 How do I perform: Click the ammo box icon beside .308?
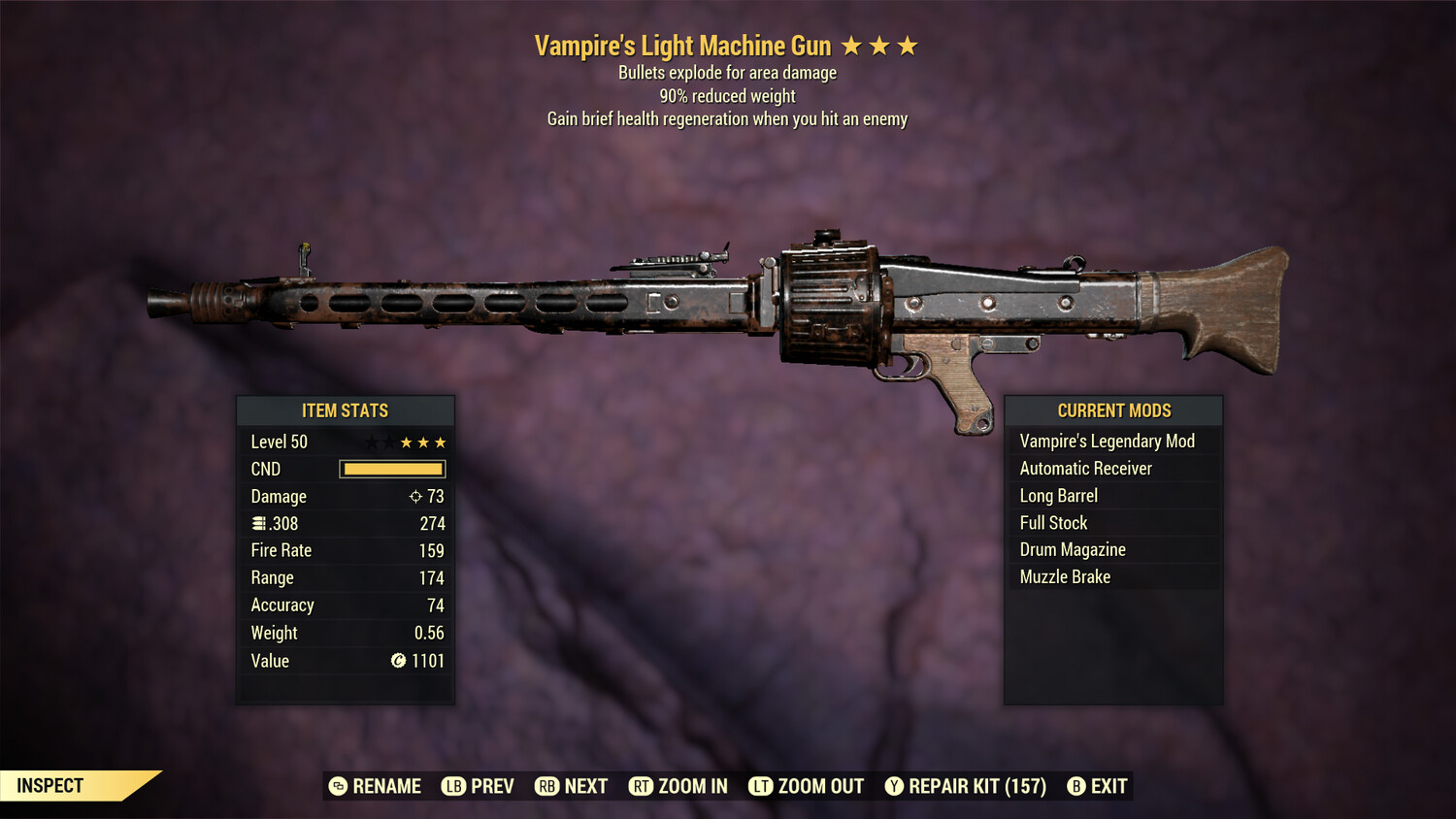[257, 523]
